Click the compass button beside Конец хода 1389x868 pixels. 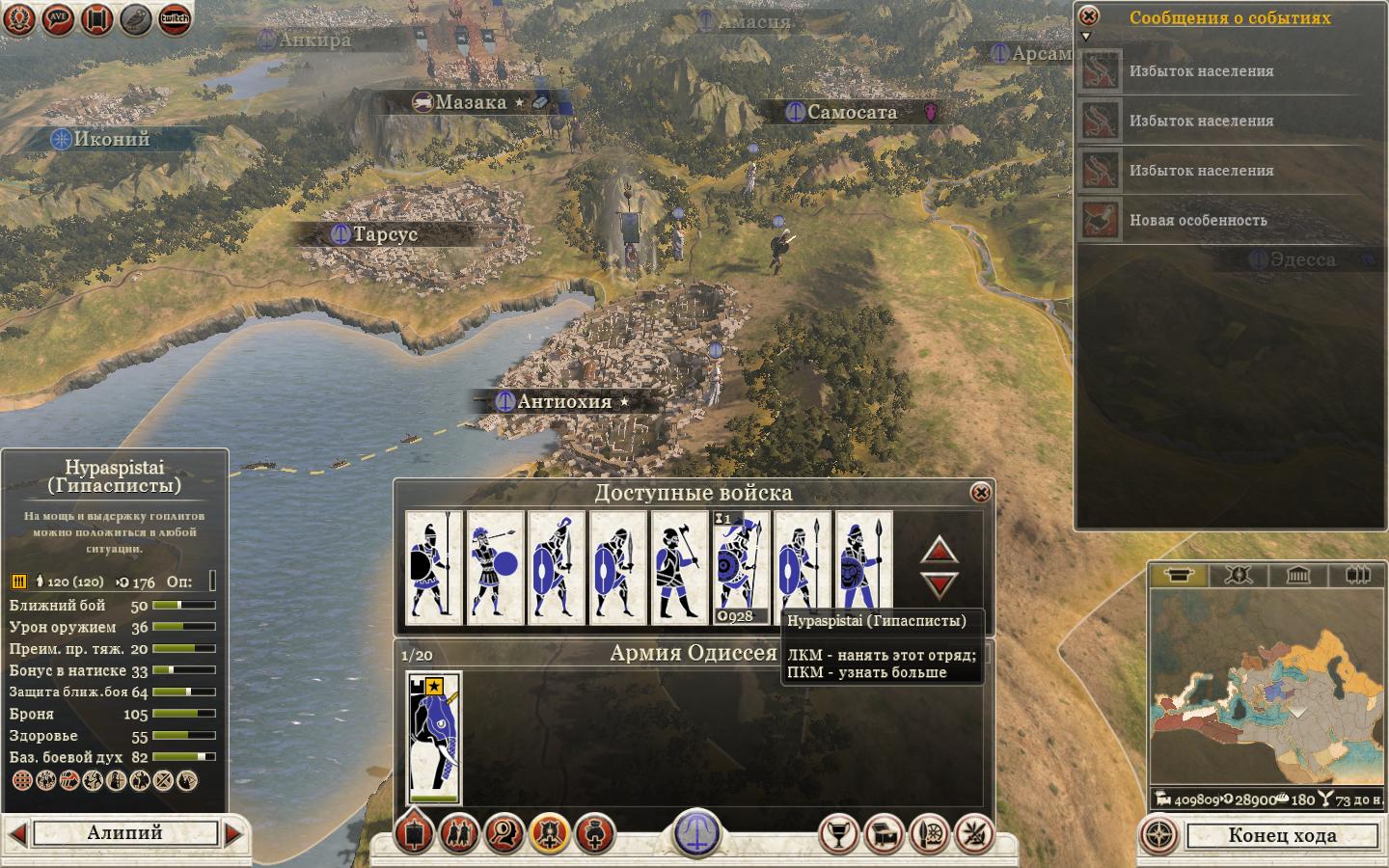[x=1159, y=835]
